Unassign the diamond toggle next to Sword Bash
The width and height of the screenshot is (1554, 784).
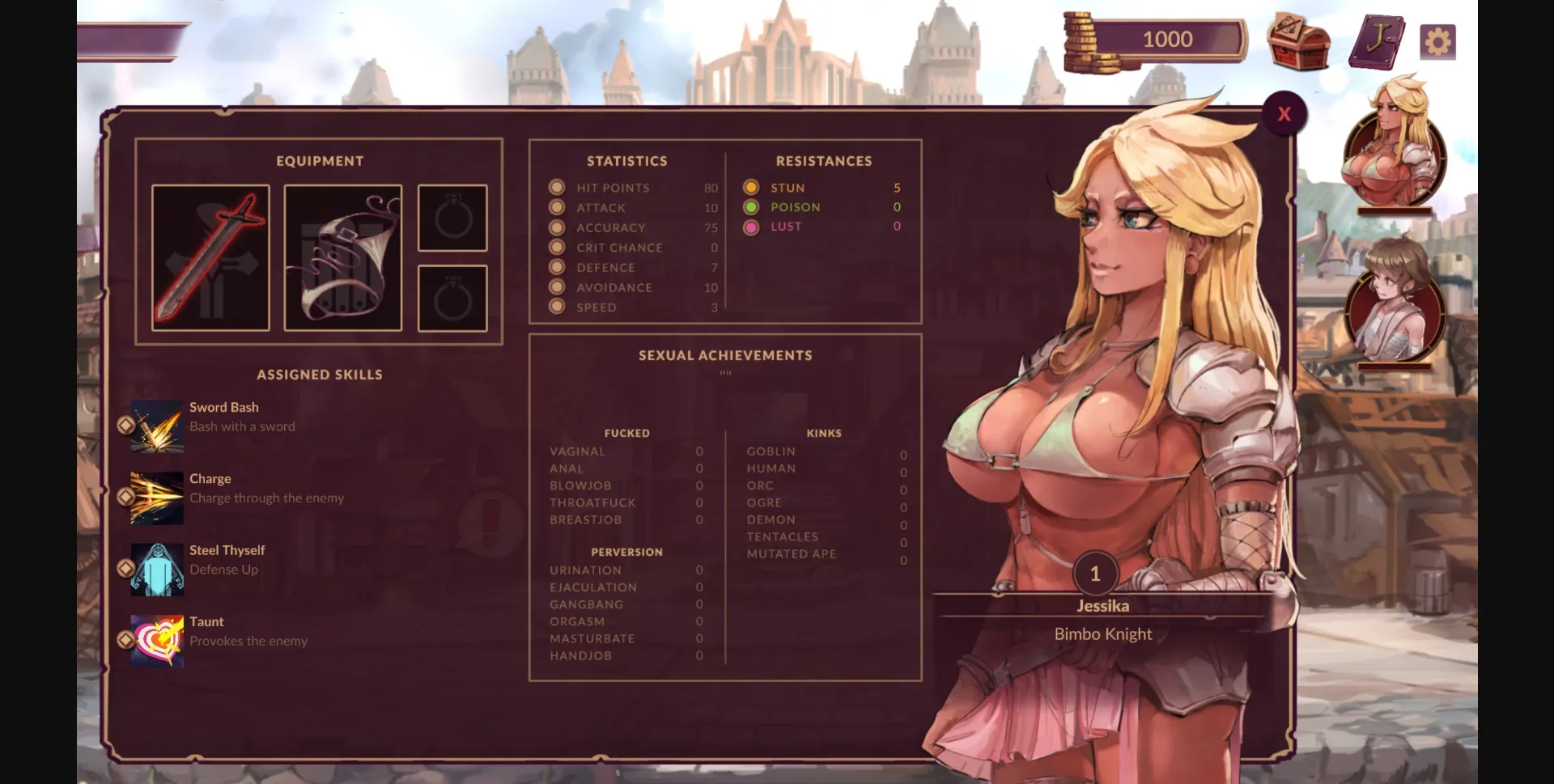tap(127, 426)
